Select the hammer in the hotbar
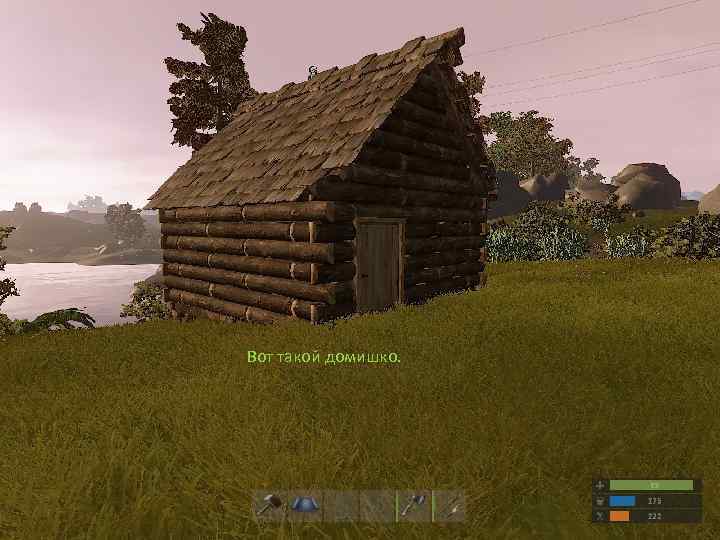720x540 pixels. click(270, 505)
